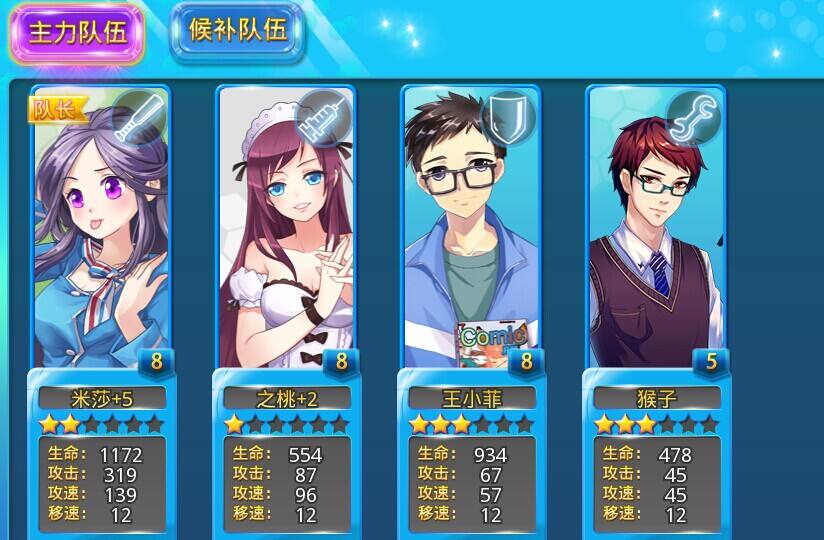Show the 猴子 stats panel
The width and height of the screenshot is (824, 540).
point(655,483)
